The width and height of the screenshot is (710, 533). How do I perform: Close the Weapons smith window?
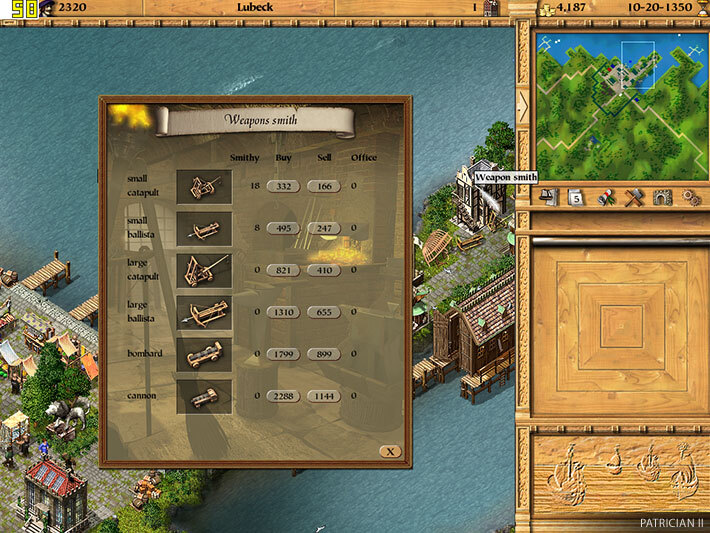390,452
